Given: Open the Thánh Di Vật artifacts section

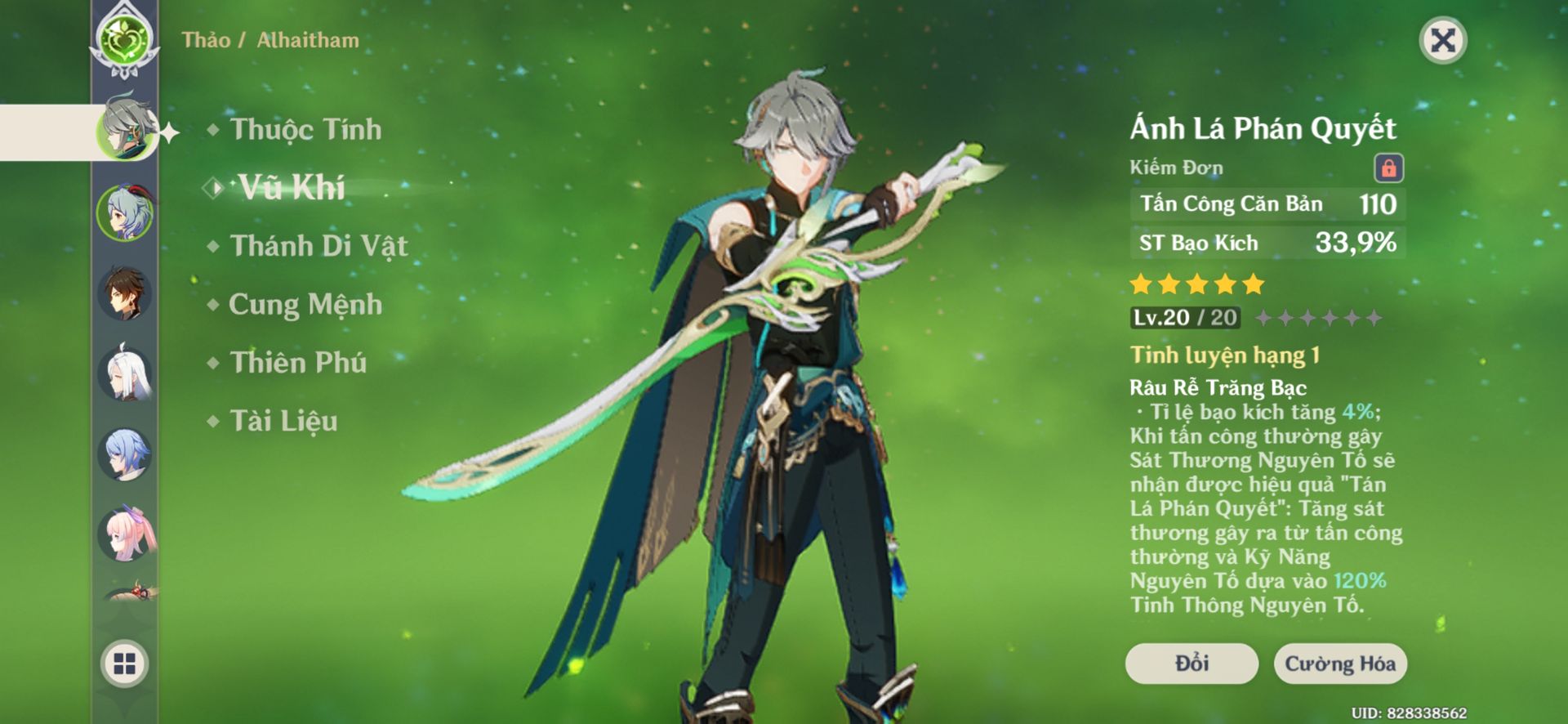Looking at the screenshot, I should pos(318,246).
